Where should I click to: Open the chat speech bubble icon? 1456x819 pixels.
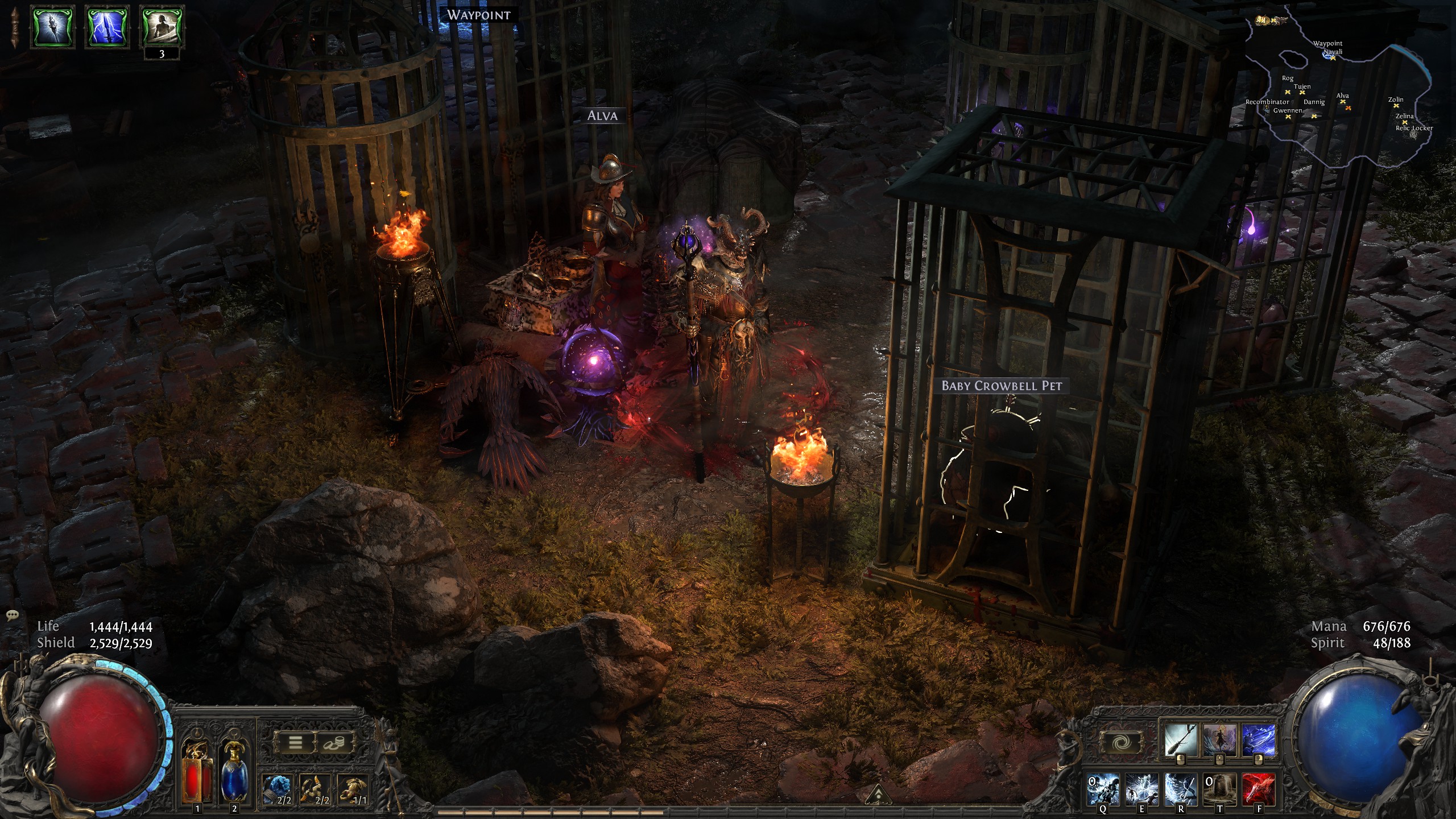[13, 615]
